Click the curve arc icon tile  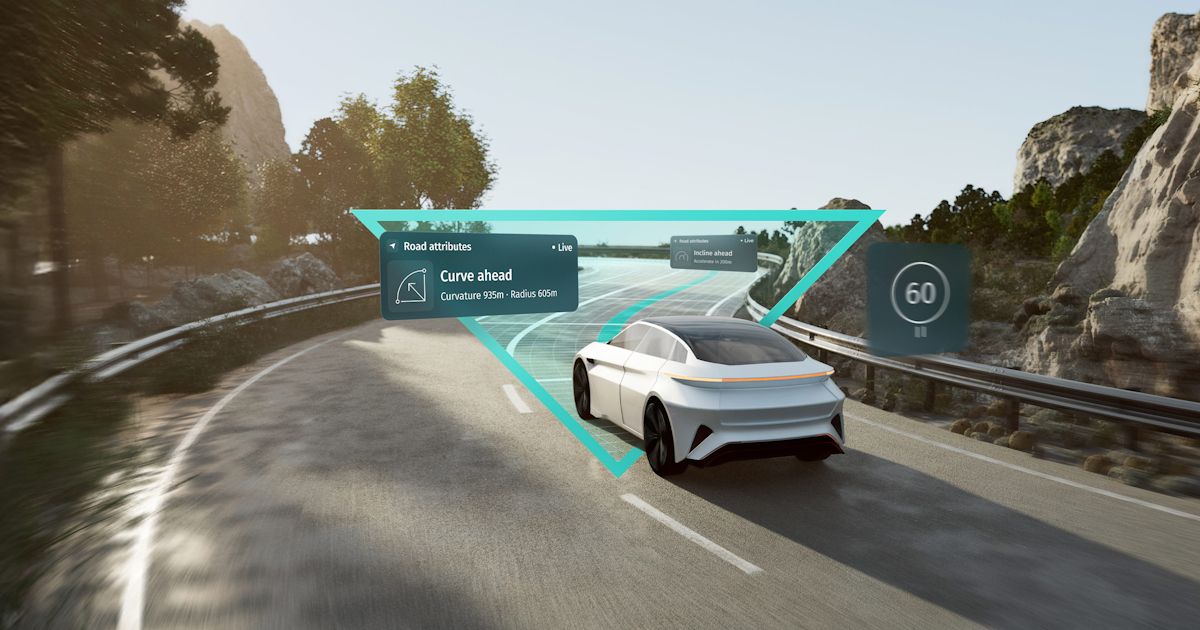coord(410,287)
